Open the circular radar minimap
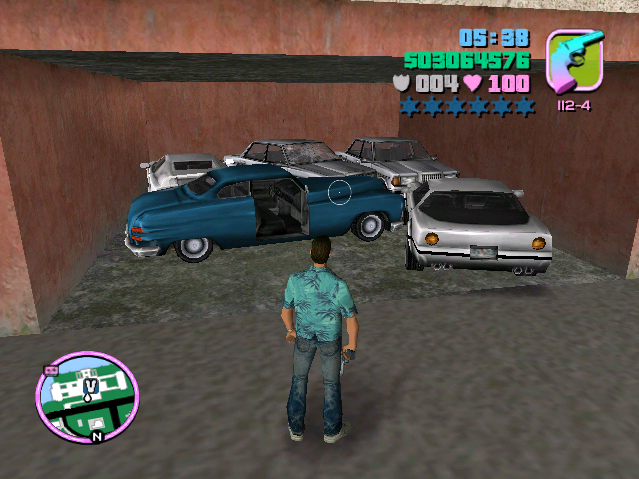The width and height of the screenshot is (639, 479). [x=87, y=397]
